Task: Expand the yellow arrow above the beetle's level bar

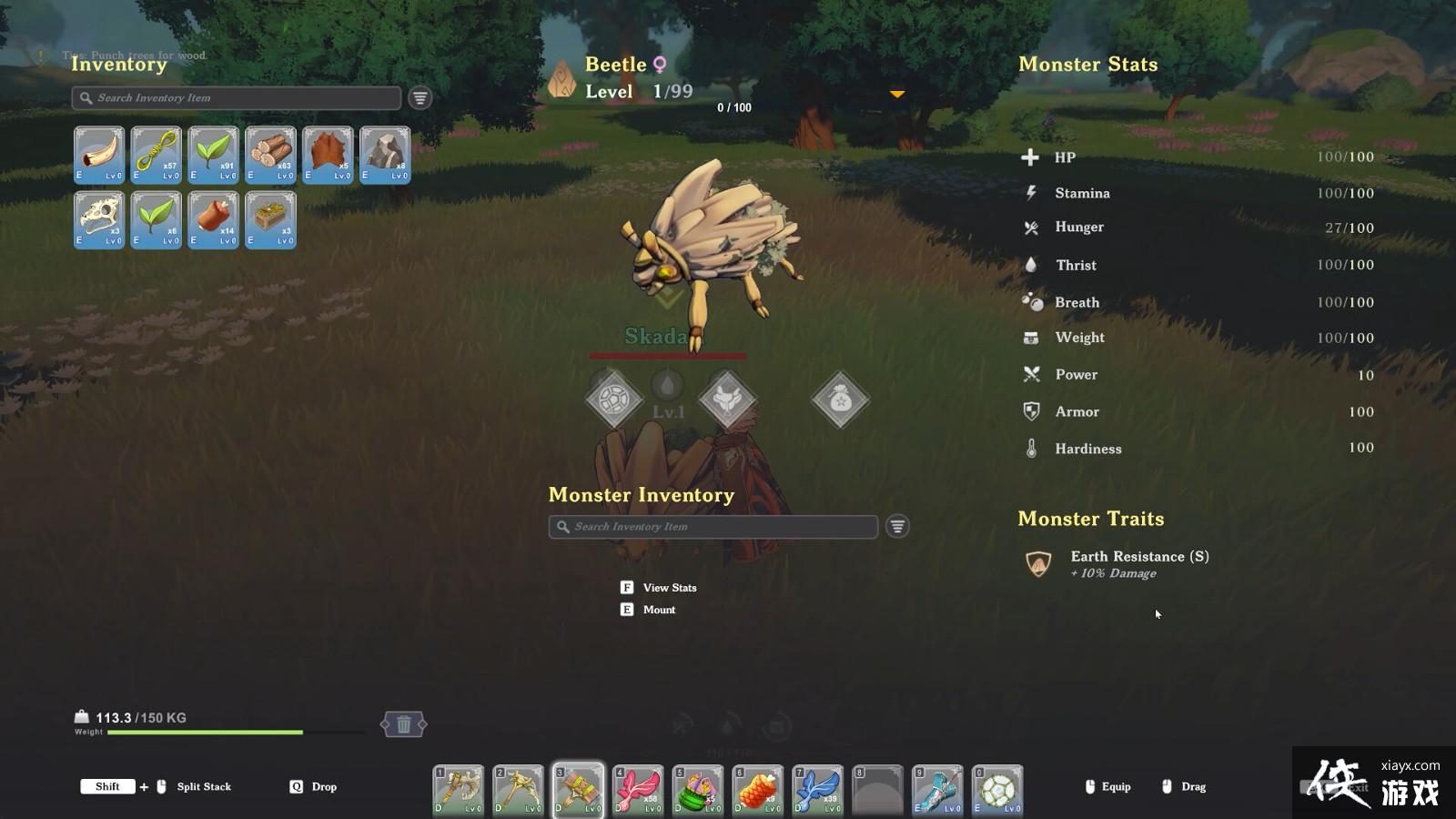Action: pyautogui.click(x=897, y=93)
